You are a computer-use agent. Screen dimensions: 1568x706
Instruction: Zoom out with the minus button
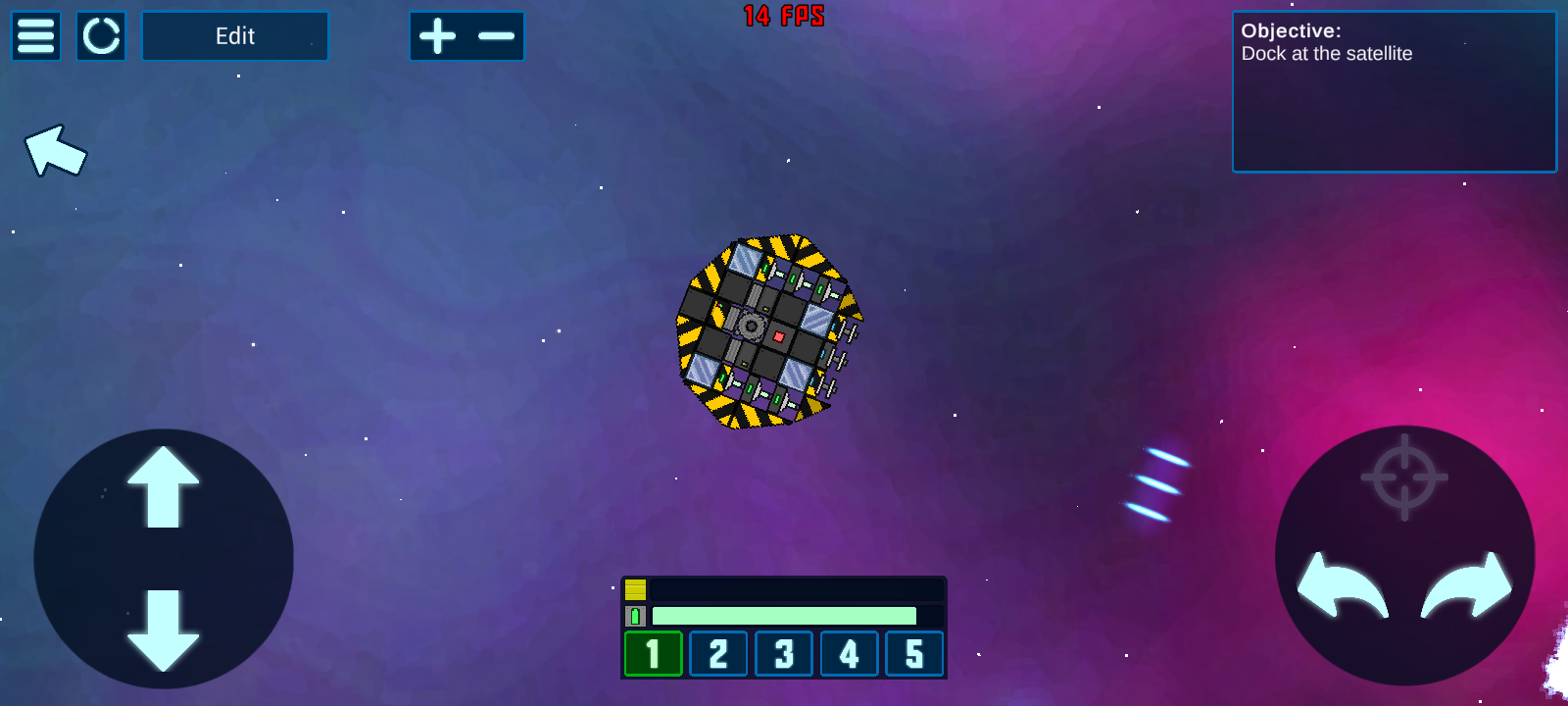(496, 36)
